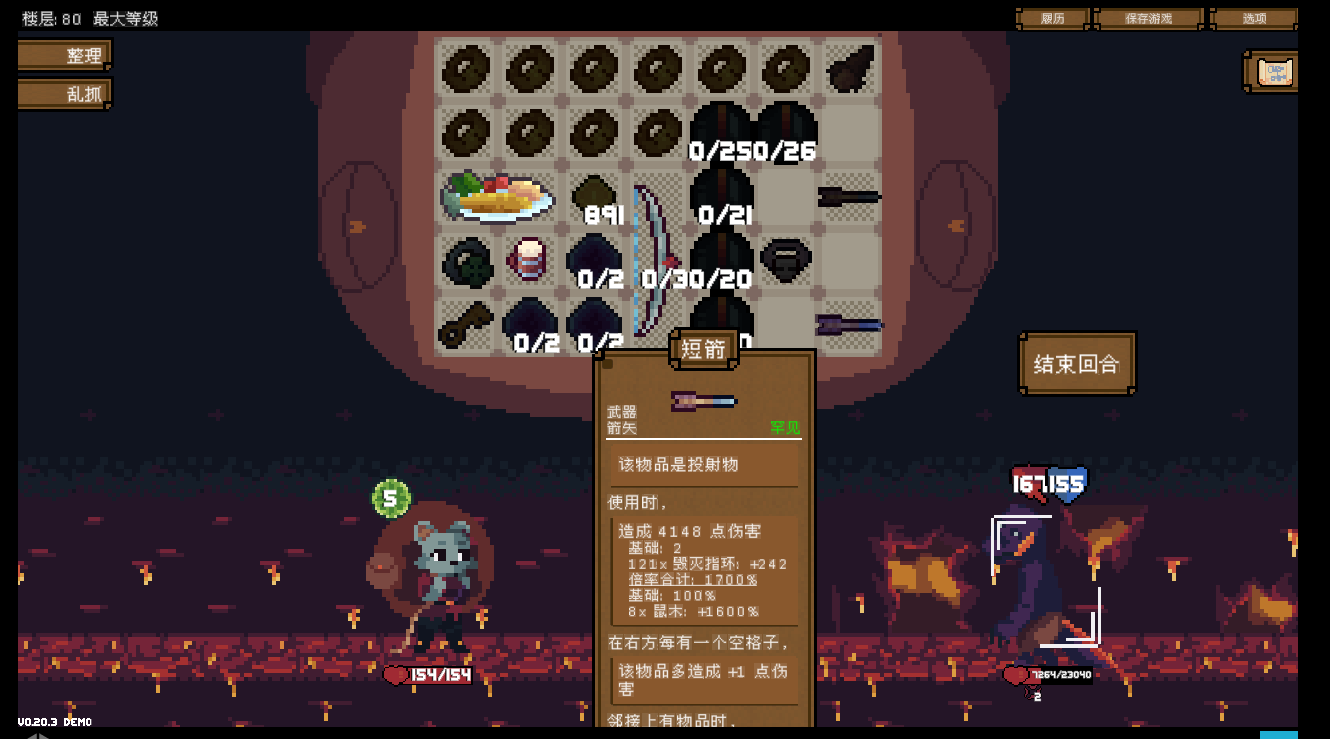
Task: Save the game with 保存游戏
Action: coord(1148,18)
